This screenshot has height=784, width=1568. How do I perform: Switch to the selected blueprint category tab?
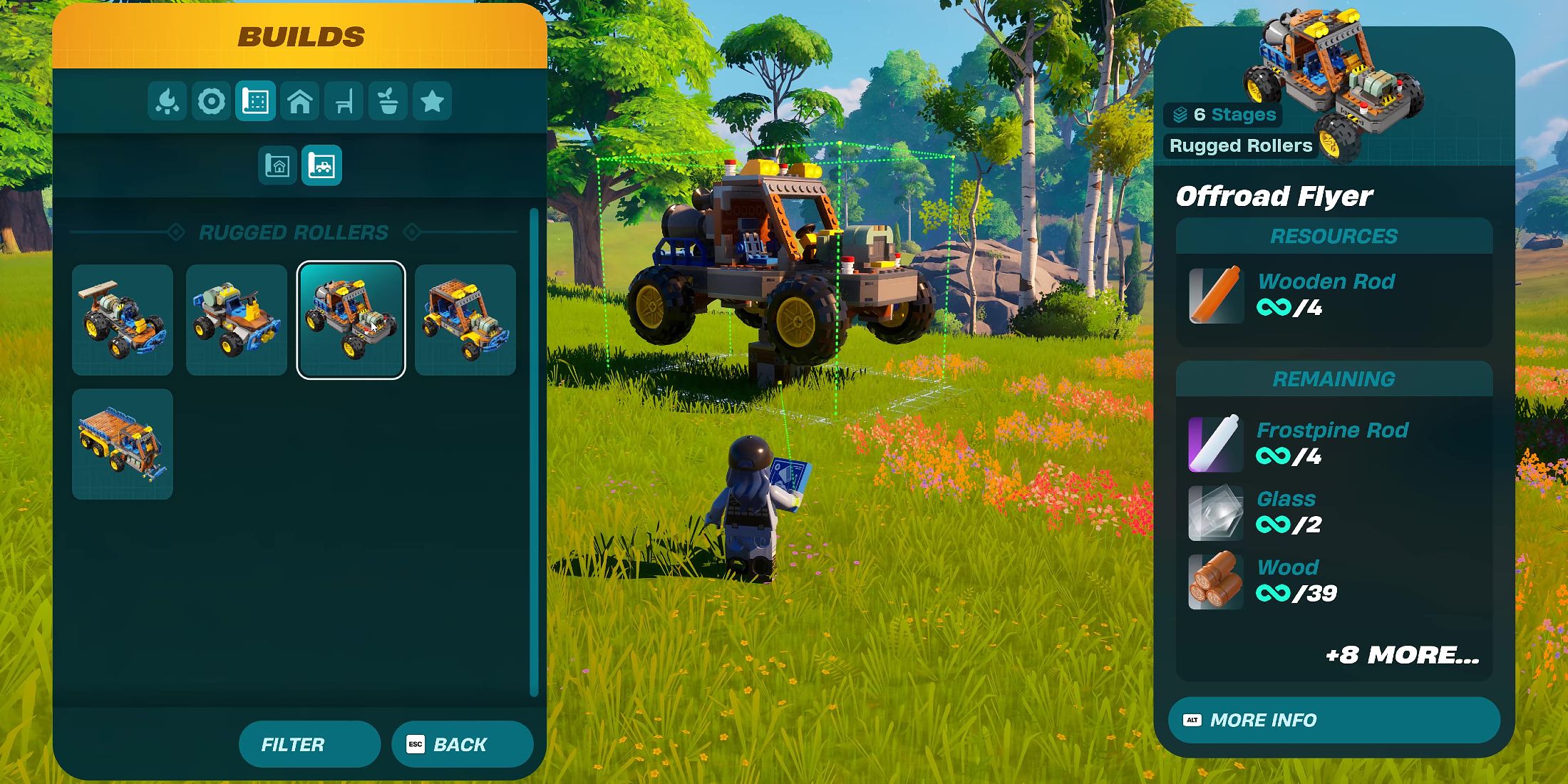click(x=255, y=101)
